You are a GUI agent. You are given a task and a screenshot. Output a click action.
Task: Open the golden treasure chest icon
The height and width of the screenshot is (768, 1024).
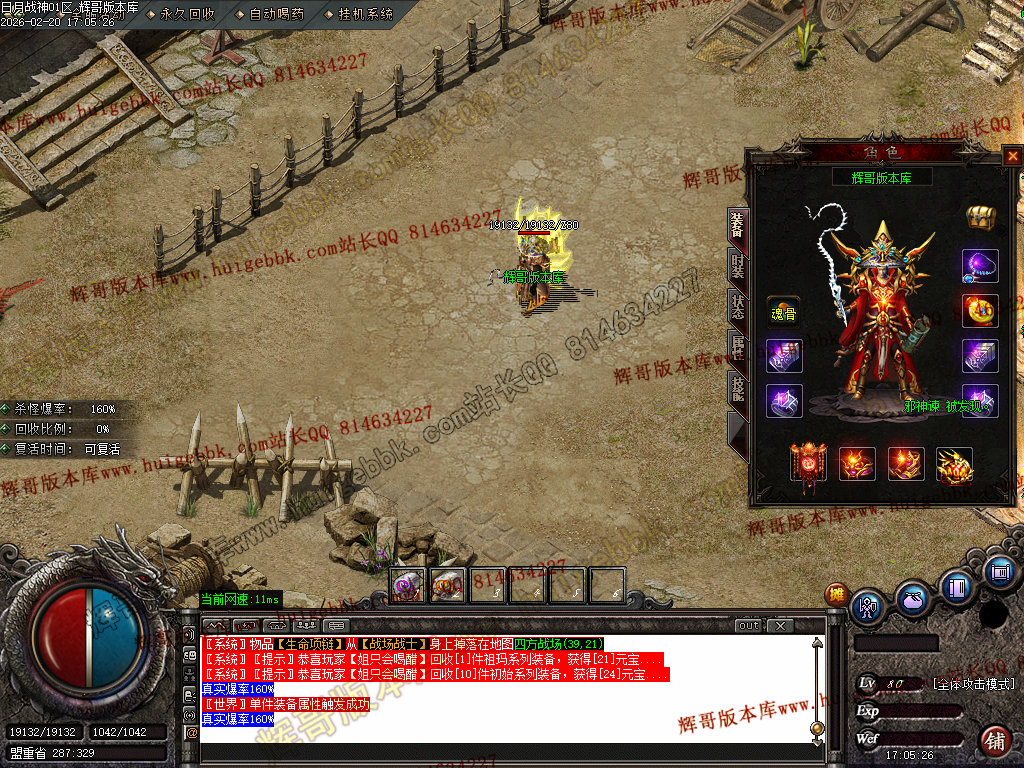(980, 217)
